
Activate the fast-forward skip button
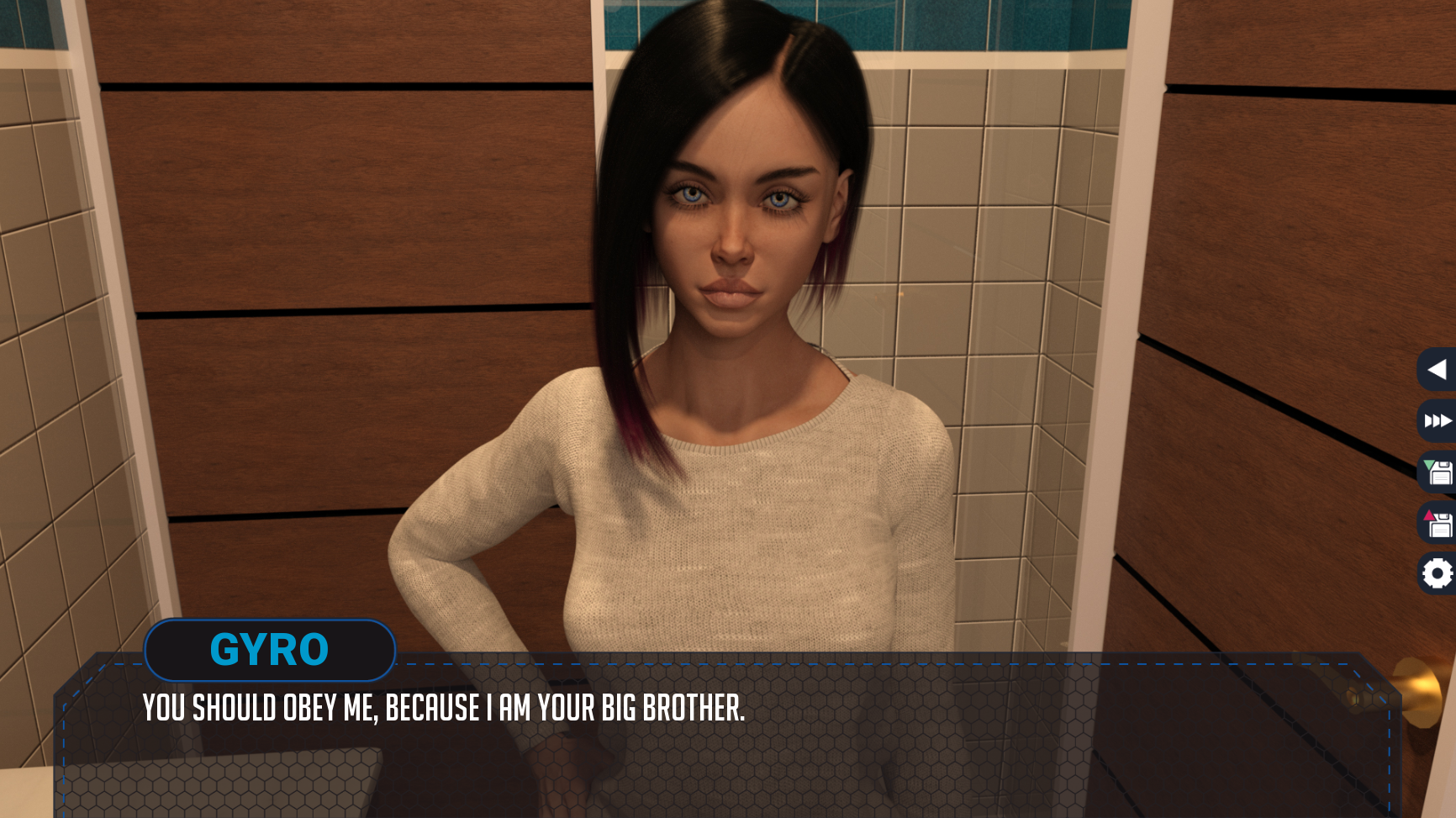(1437, 420)
